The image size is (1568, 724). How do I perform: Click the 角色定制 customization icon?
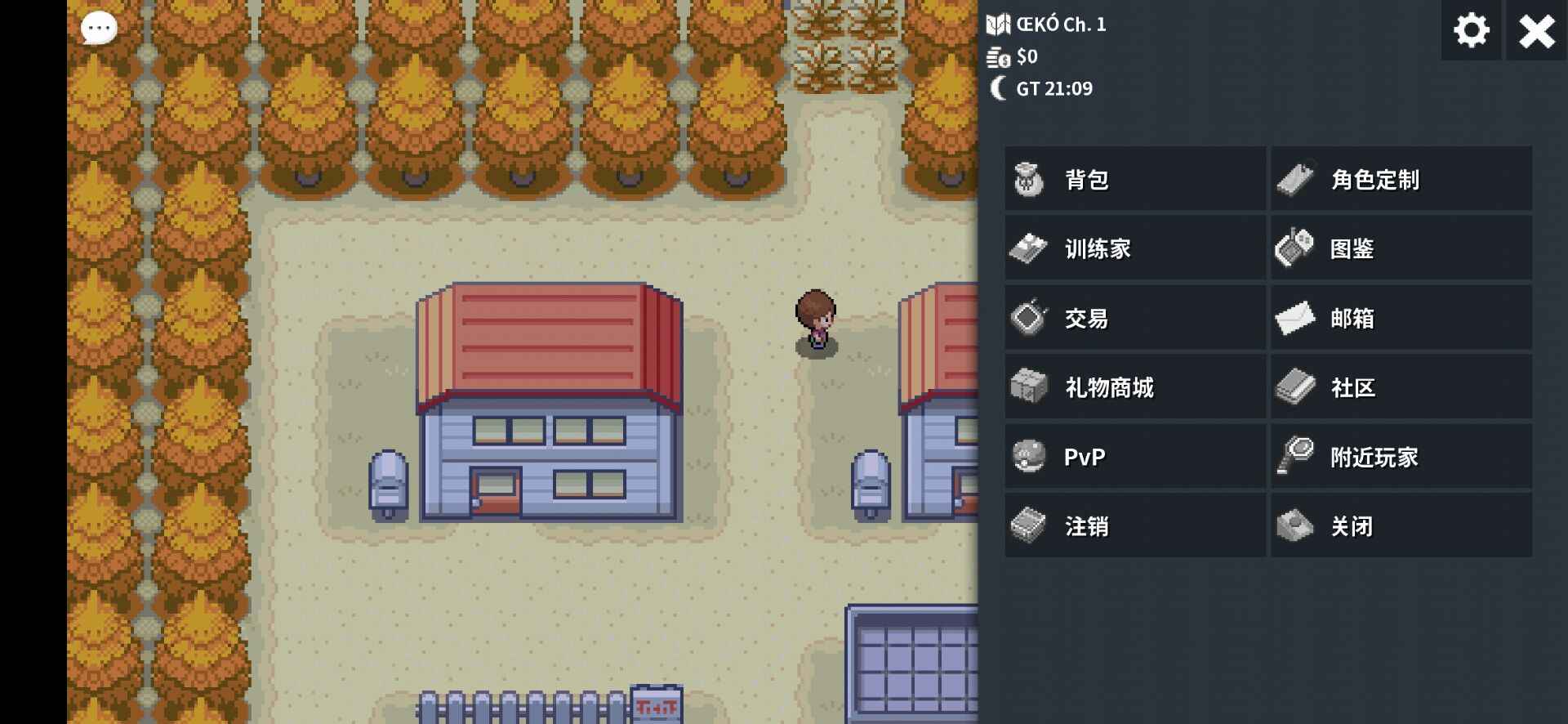tap(1295, 179)
